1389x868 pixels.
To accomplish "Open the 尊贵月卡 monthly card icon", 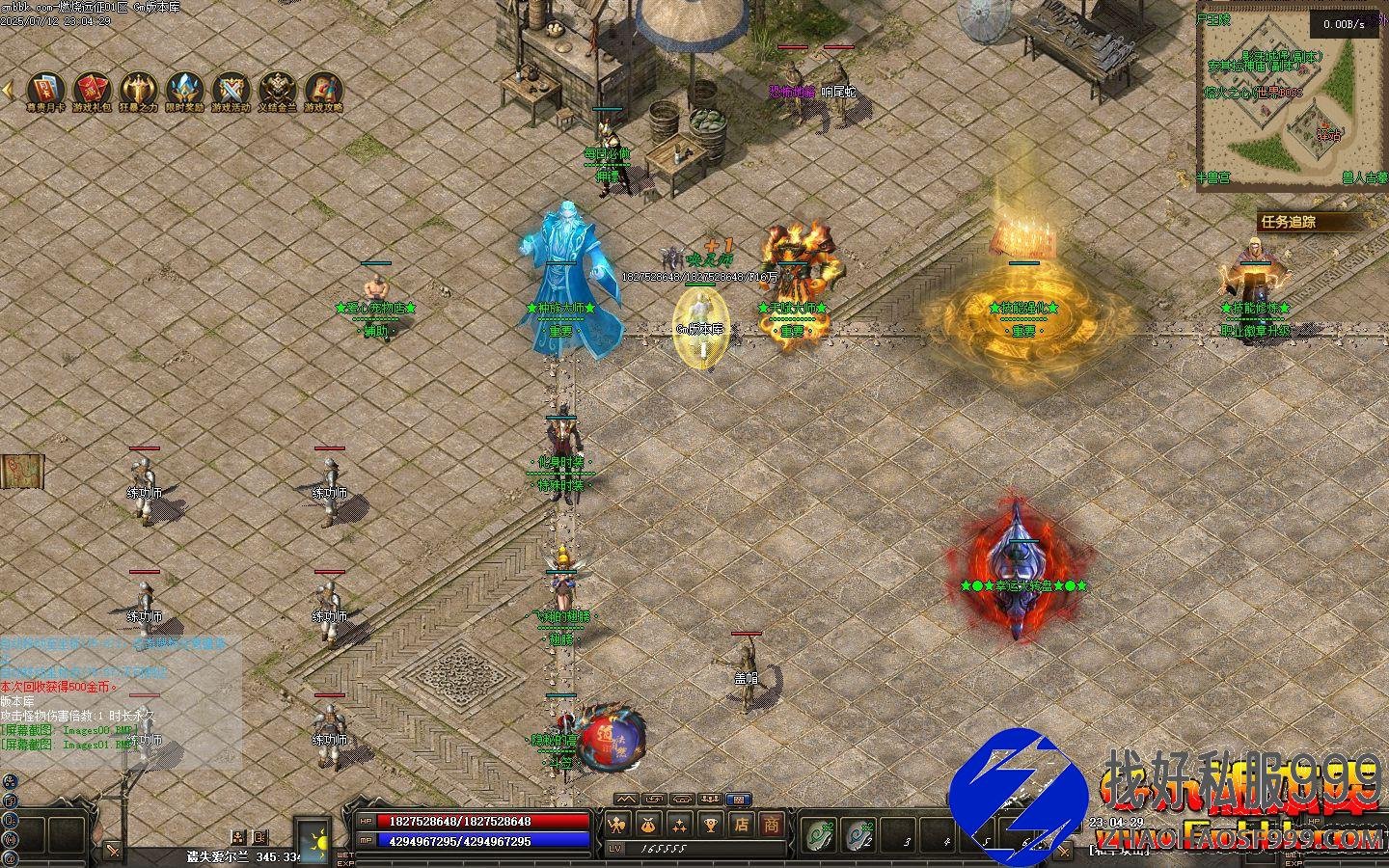I will 45,89.
